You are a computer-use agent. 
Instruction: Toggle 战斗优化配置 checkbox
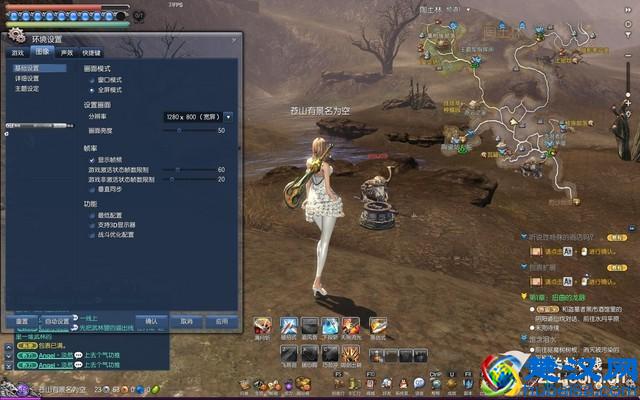(x=91, y=235)
